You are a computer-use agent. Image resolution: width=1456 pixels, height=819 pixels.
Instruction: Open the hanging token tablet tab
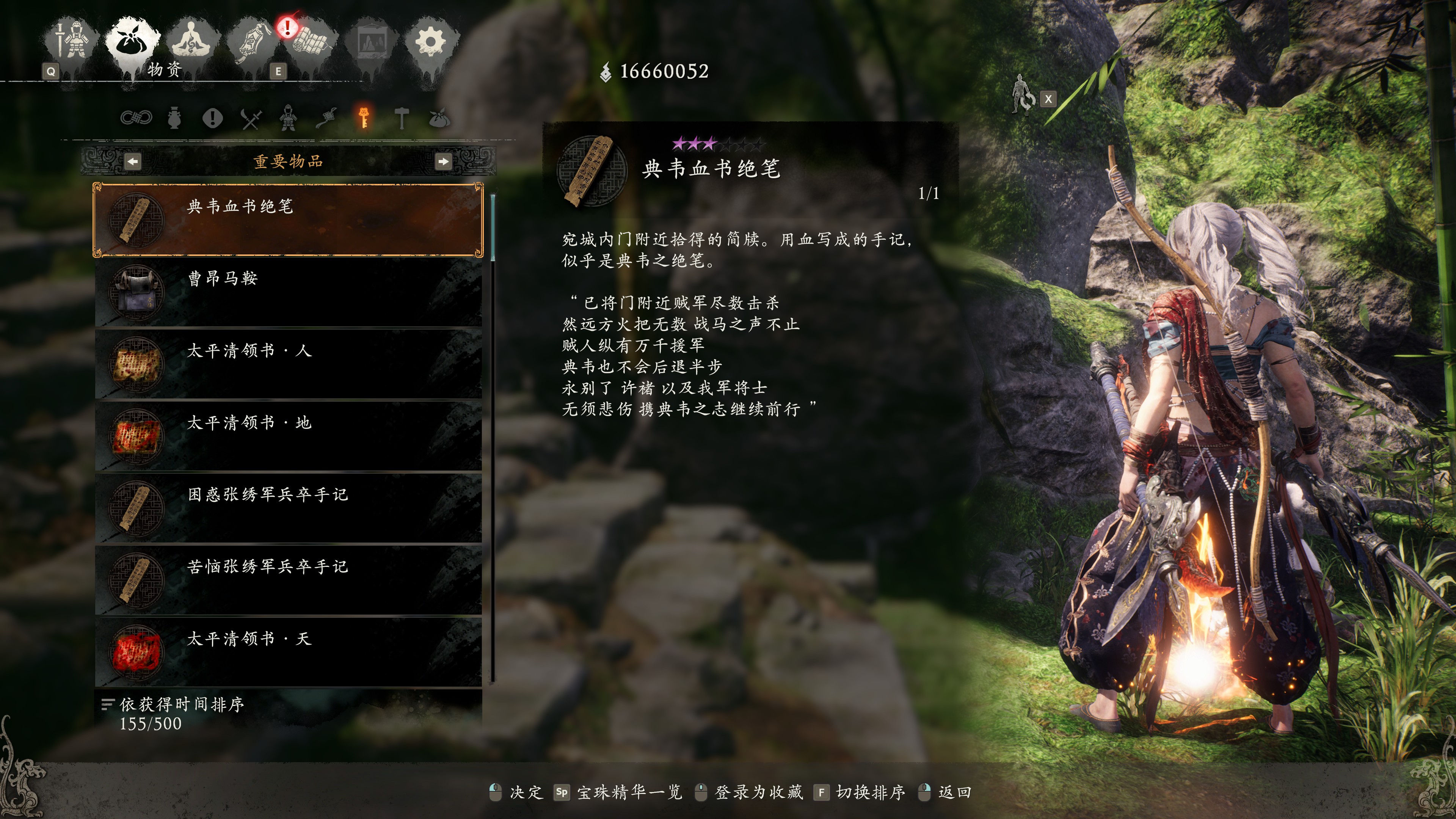[253, 41]
